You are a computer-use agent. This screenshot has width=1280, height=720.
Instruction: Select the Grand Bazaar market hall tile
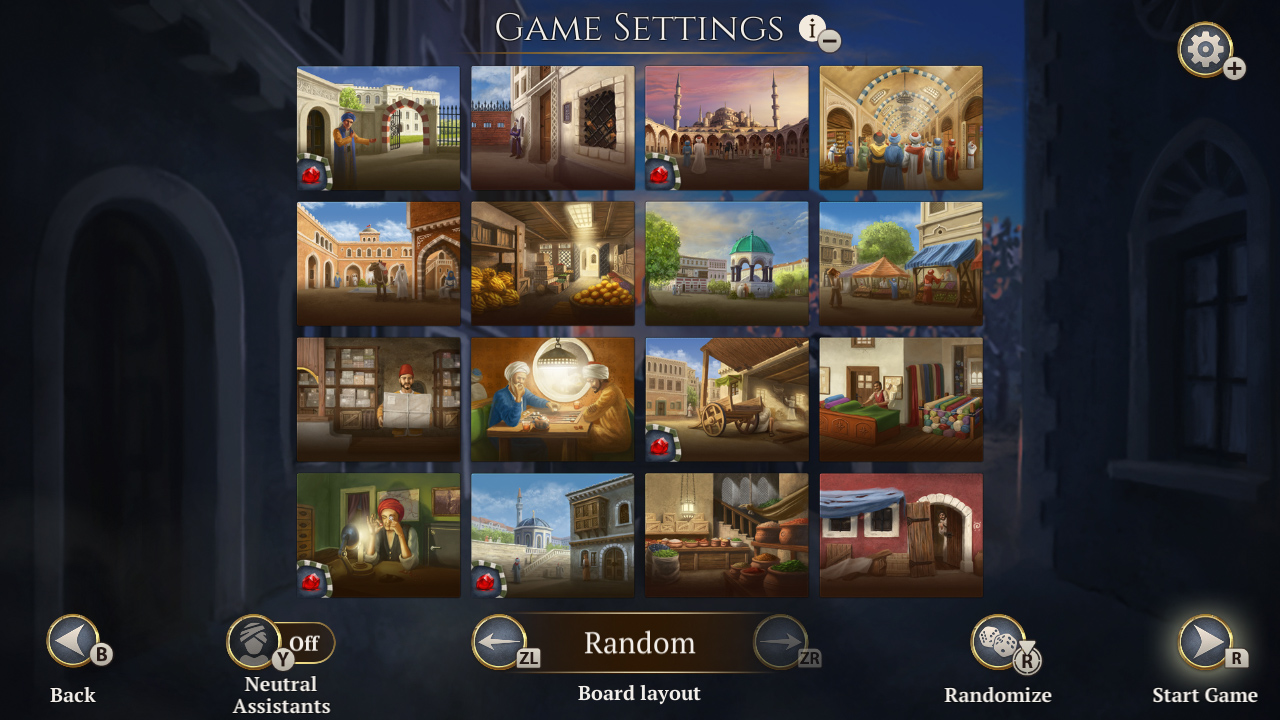point(900,127)
